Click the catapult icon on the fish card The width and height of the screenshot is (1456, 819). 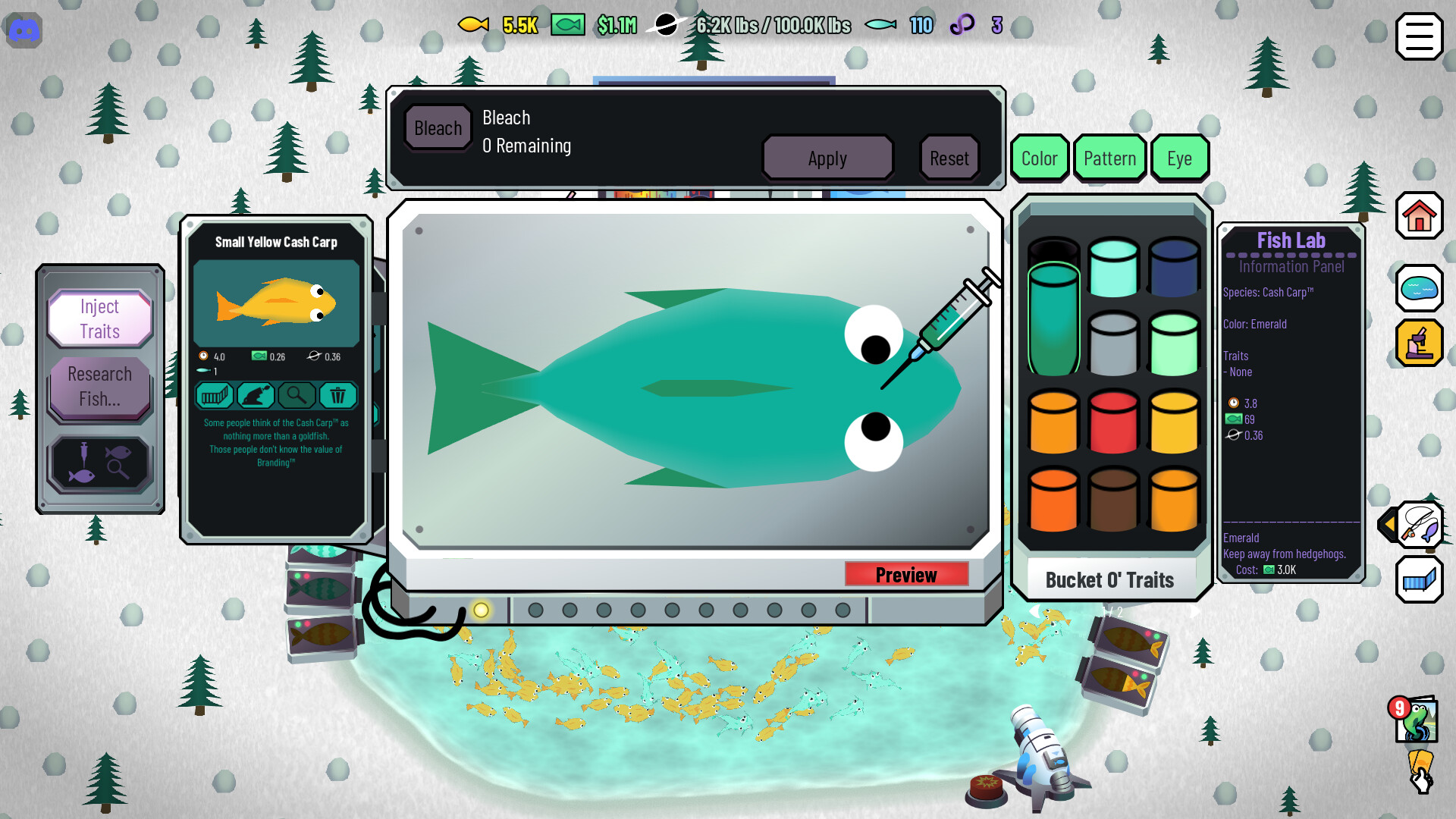tap(256, 395)
